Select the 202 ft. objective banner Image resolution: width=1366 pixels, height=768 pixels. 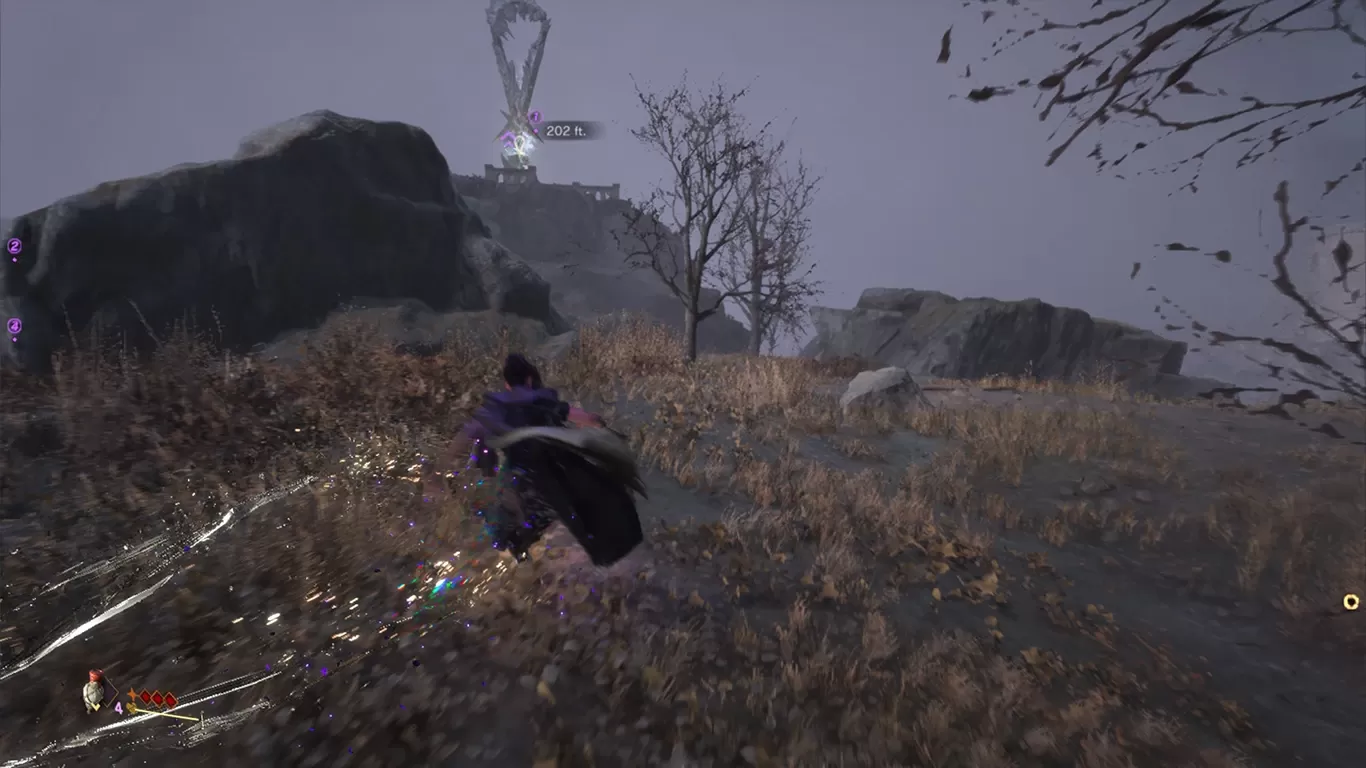coord(565,131)
